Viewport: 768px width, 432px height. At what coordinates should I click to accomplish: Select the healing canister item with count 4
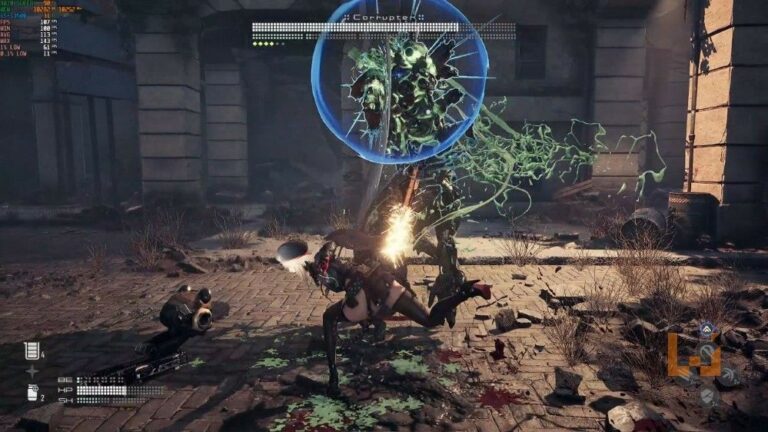click(x=32, y=350)
